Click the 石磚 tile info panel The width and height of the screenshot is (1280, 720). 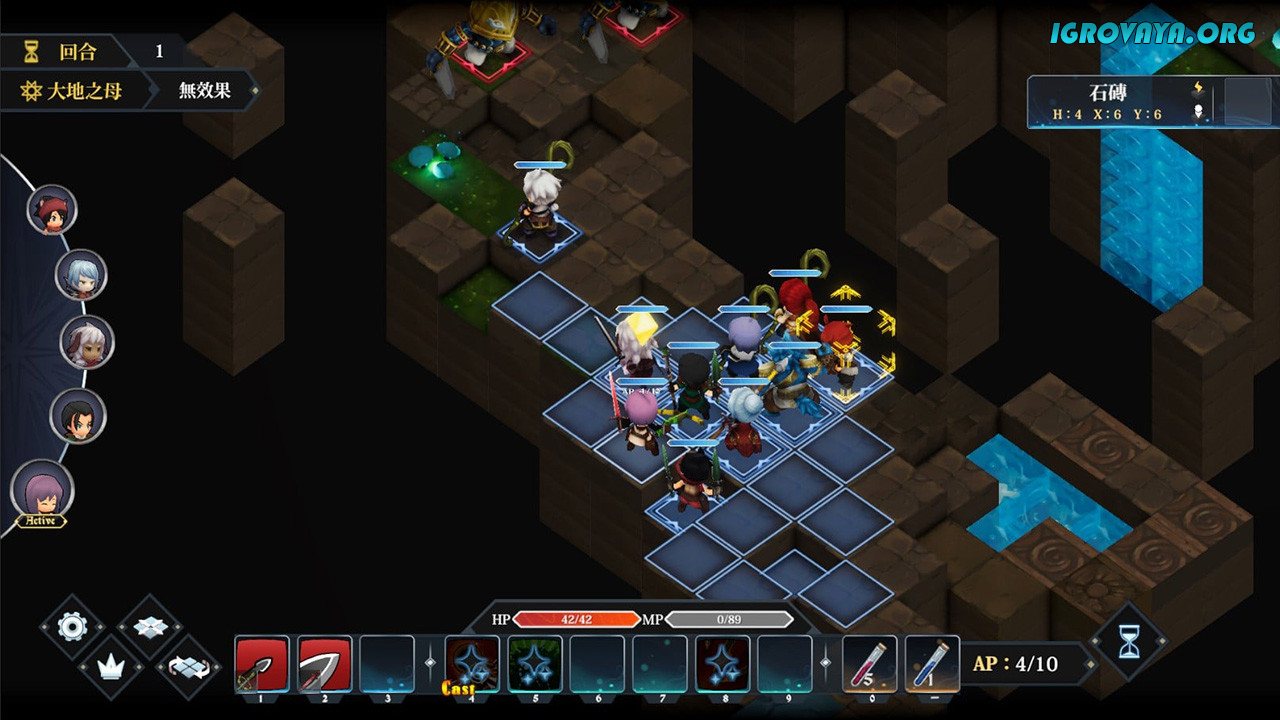[1120, 102]
